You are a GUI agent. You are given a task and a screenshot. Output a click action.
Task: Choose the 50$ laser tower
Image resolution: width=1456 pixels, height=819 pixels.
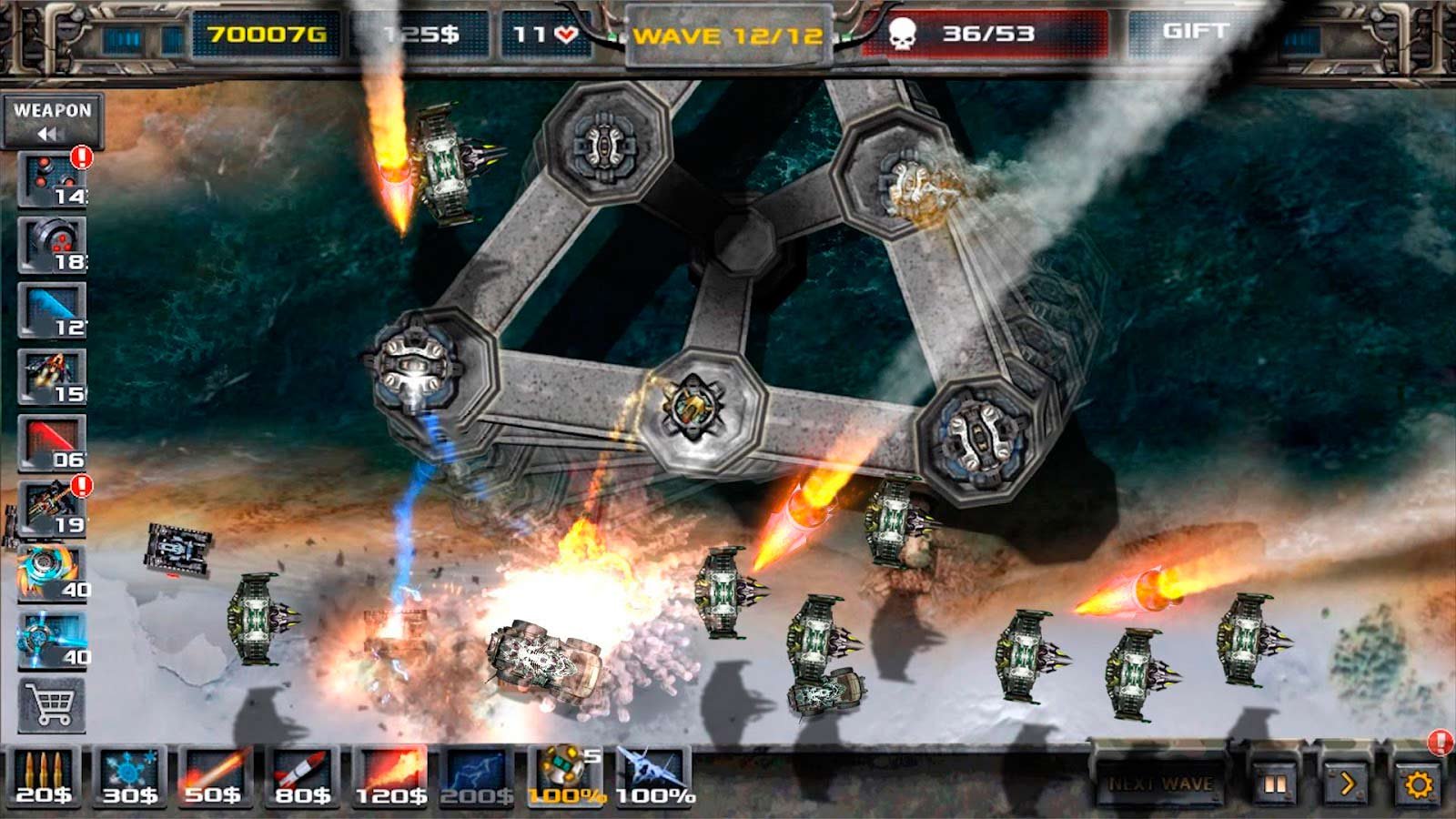coord(214,778)
